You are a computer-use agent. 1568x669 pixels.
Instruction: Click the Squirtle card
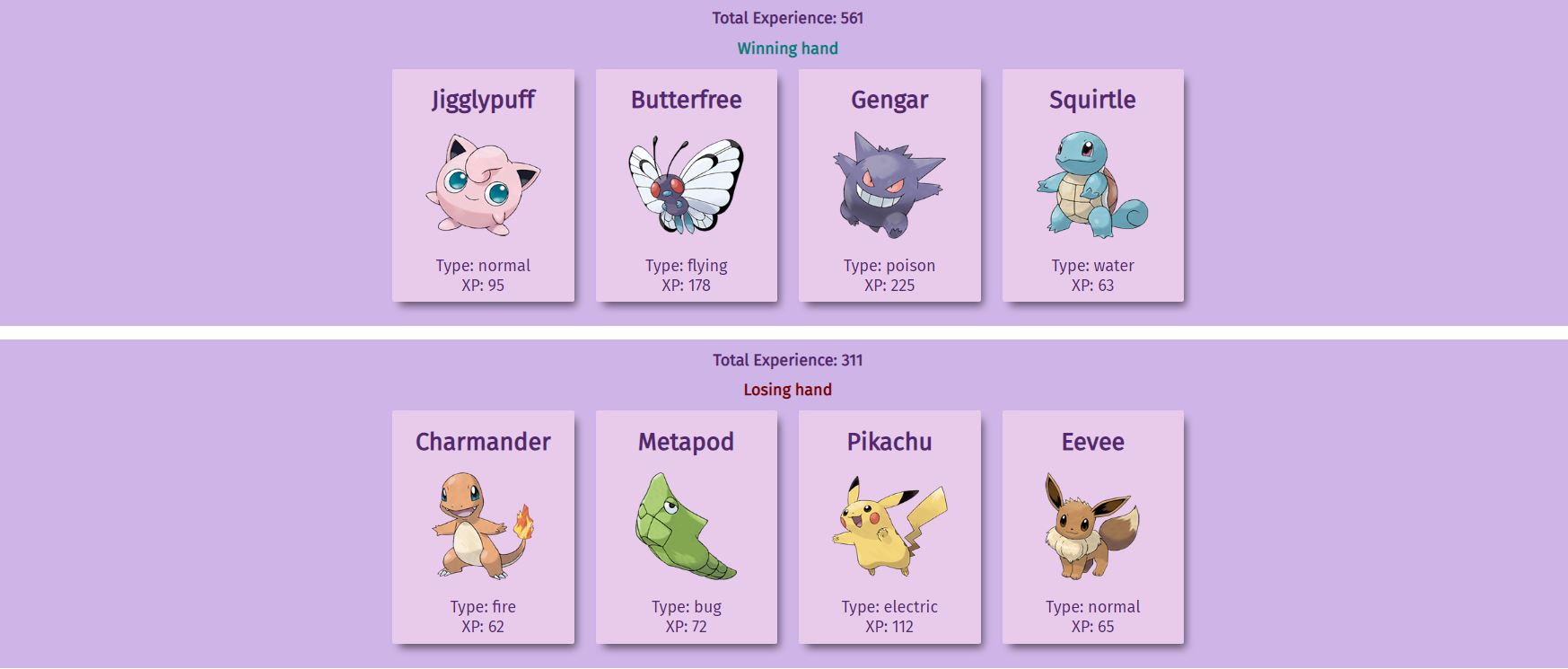coord(1092,186)
